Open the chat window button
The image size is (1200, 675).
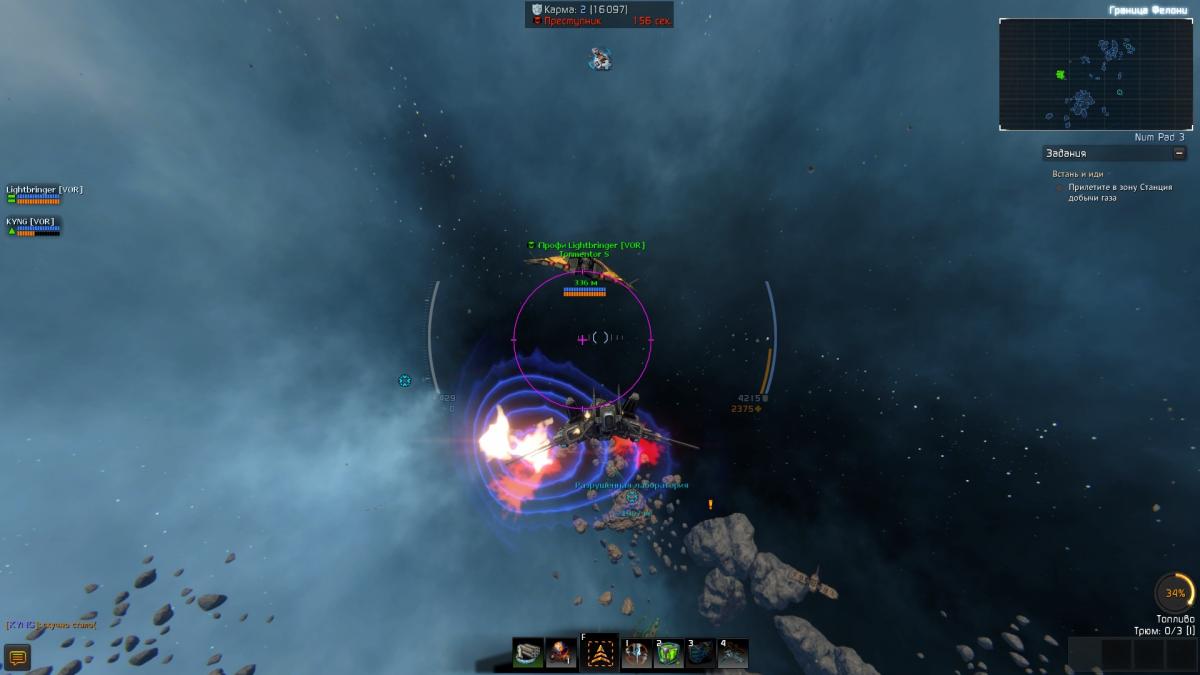coord(17,657)
